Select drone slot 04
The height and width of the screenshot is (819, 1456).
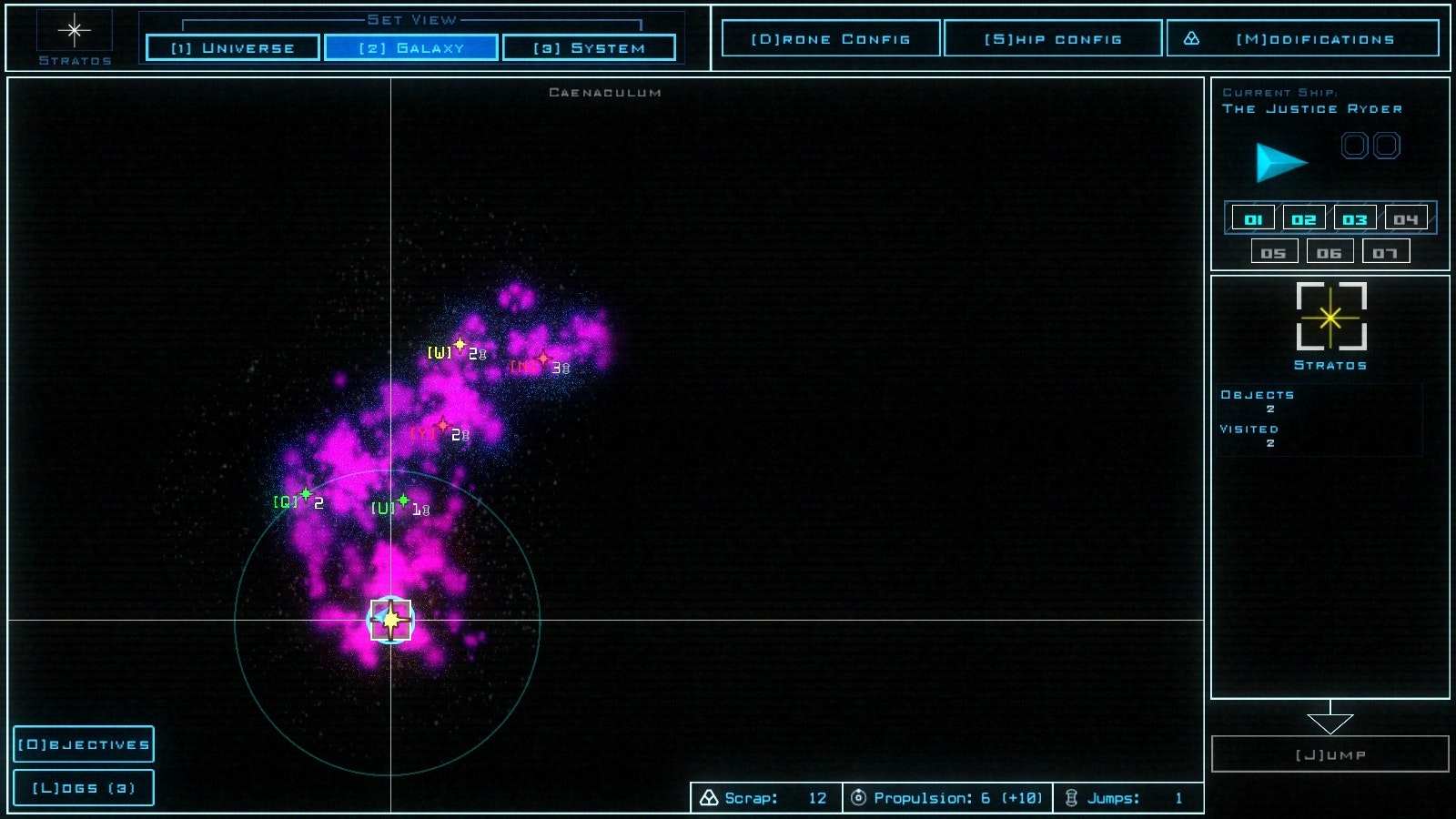tap(1406, 219)
